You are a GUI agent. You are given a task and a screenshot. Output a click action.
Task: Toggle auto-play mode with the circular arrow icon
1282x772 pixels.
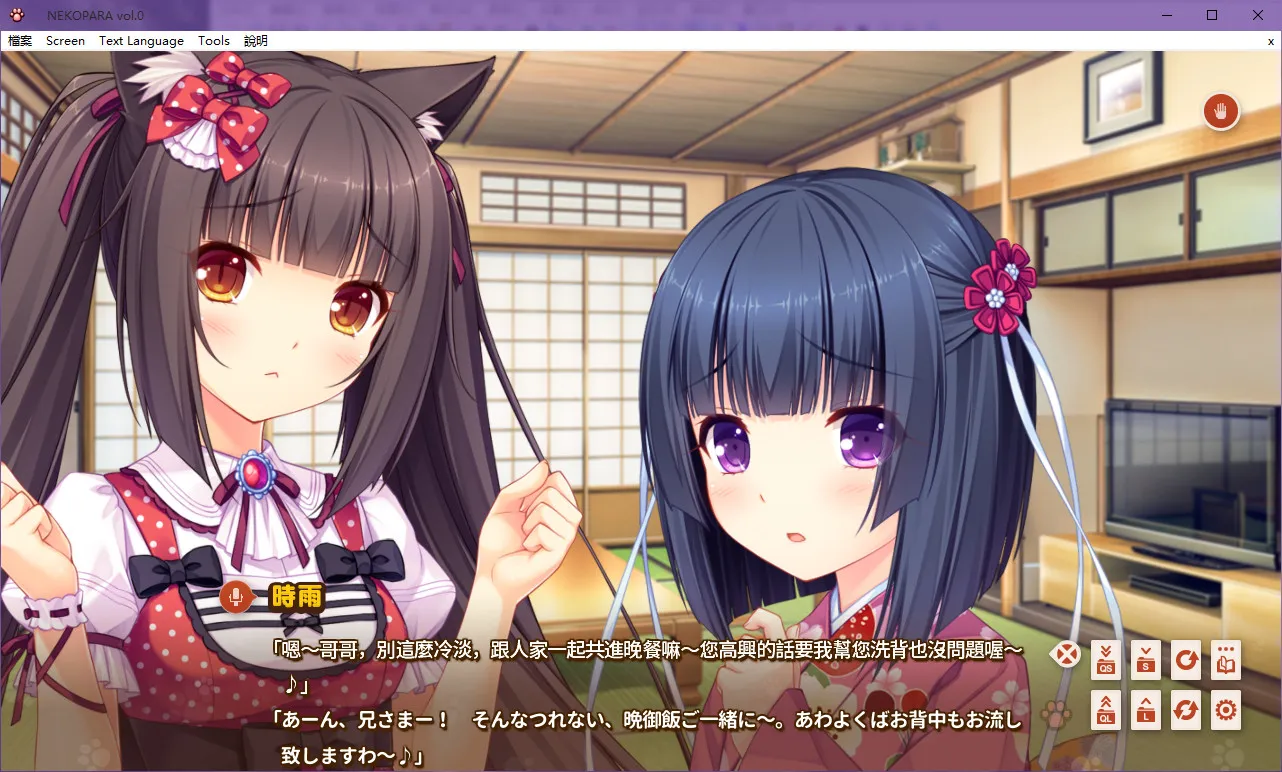(1186, 660)
